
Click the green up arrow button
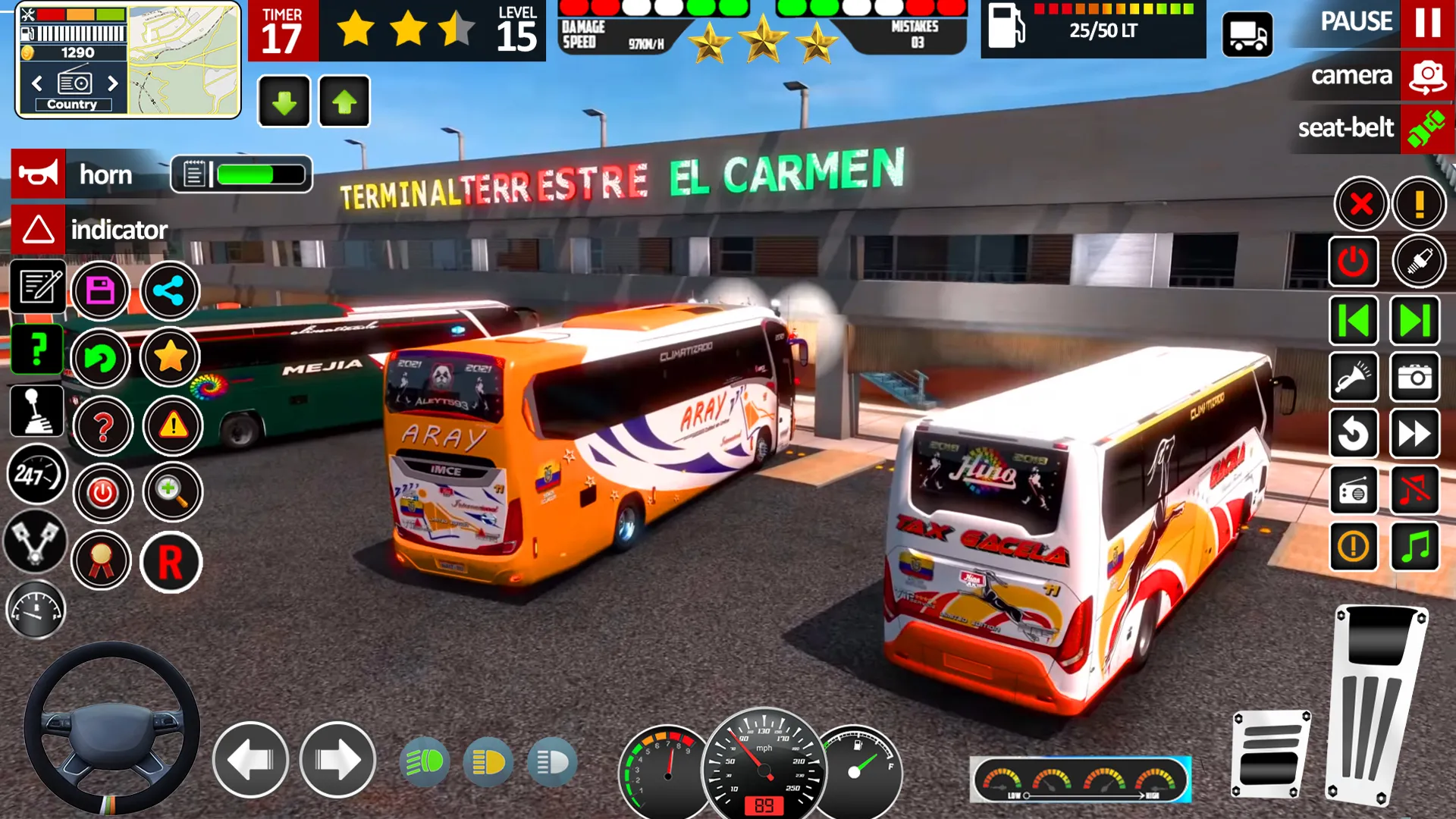[x=344, y=102]
